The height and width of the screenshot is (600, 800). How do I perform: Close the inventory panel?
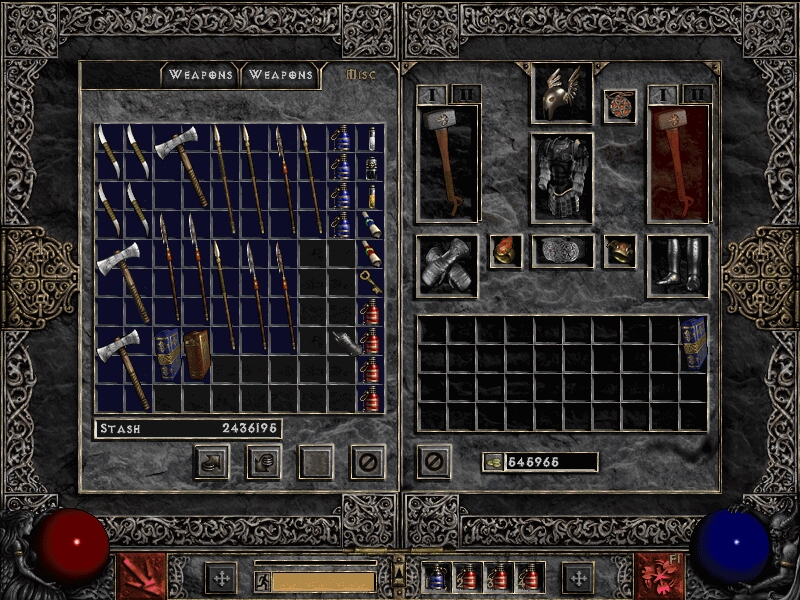(433, 462)
